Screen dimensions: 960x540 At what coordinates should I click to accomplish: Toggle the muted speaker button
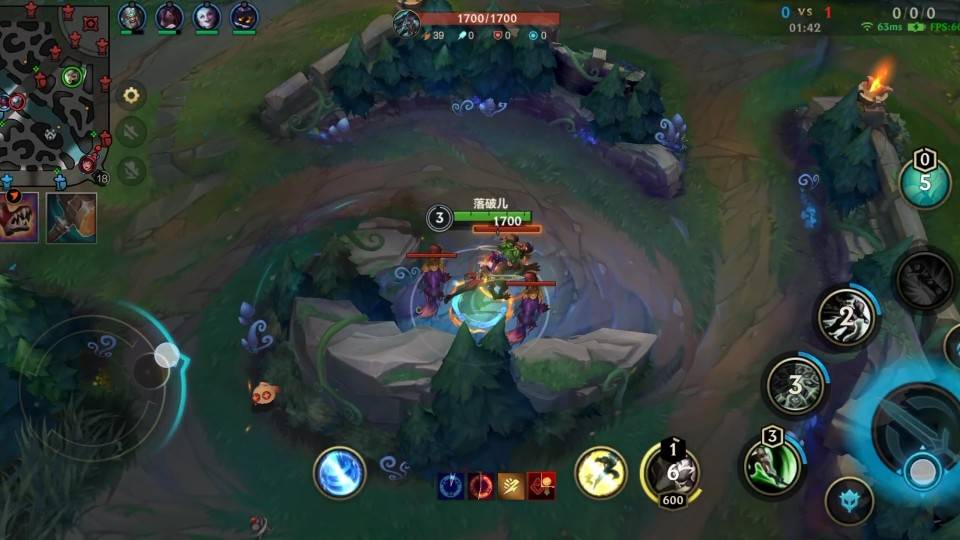(131, 132)
